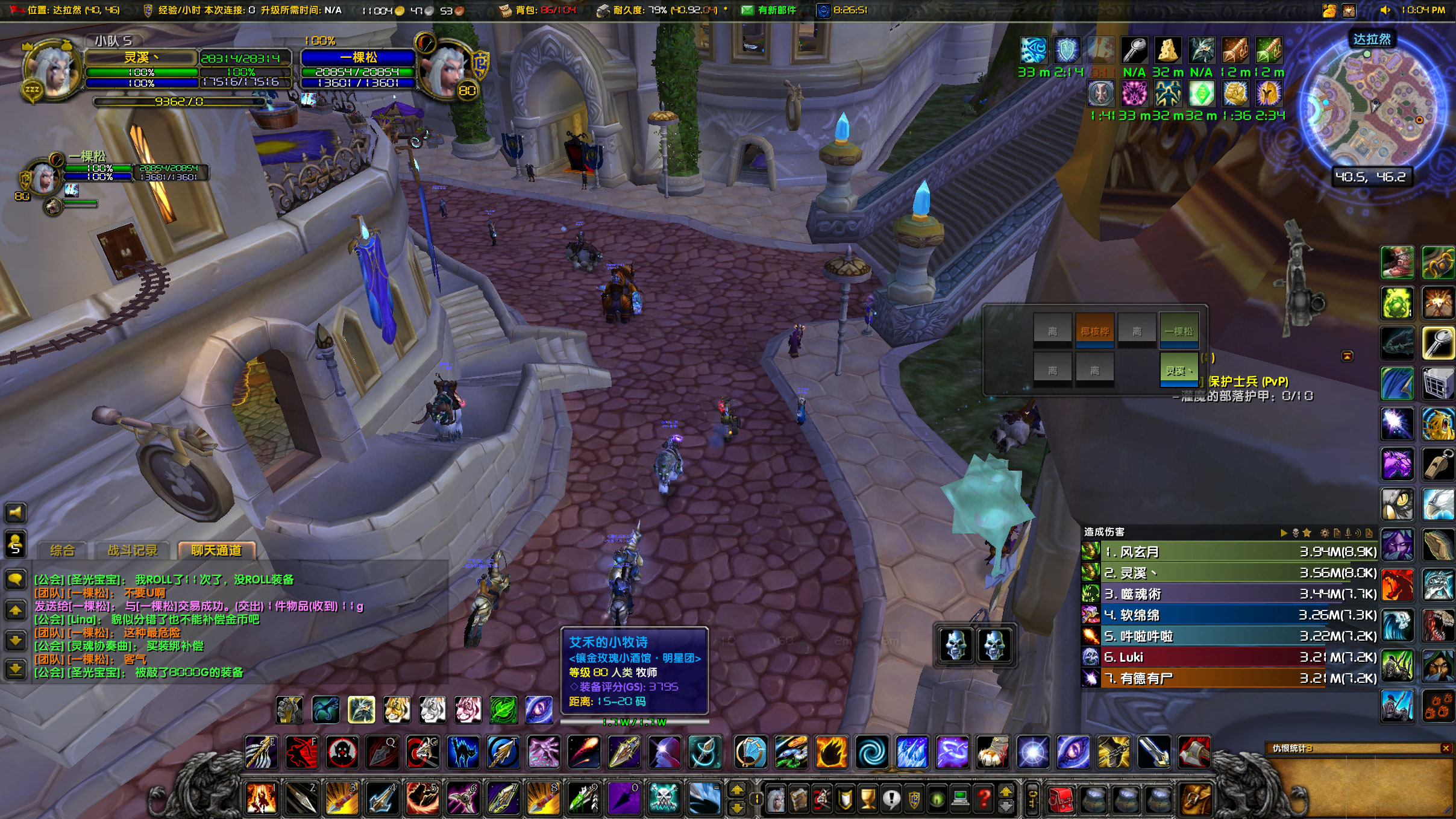This screenshot has width=1456, height=819.
Task: Toggle the chat speaker mute icon
Action: pyautogui.click(x=16, y=513)
